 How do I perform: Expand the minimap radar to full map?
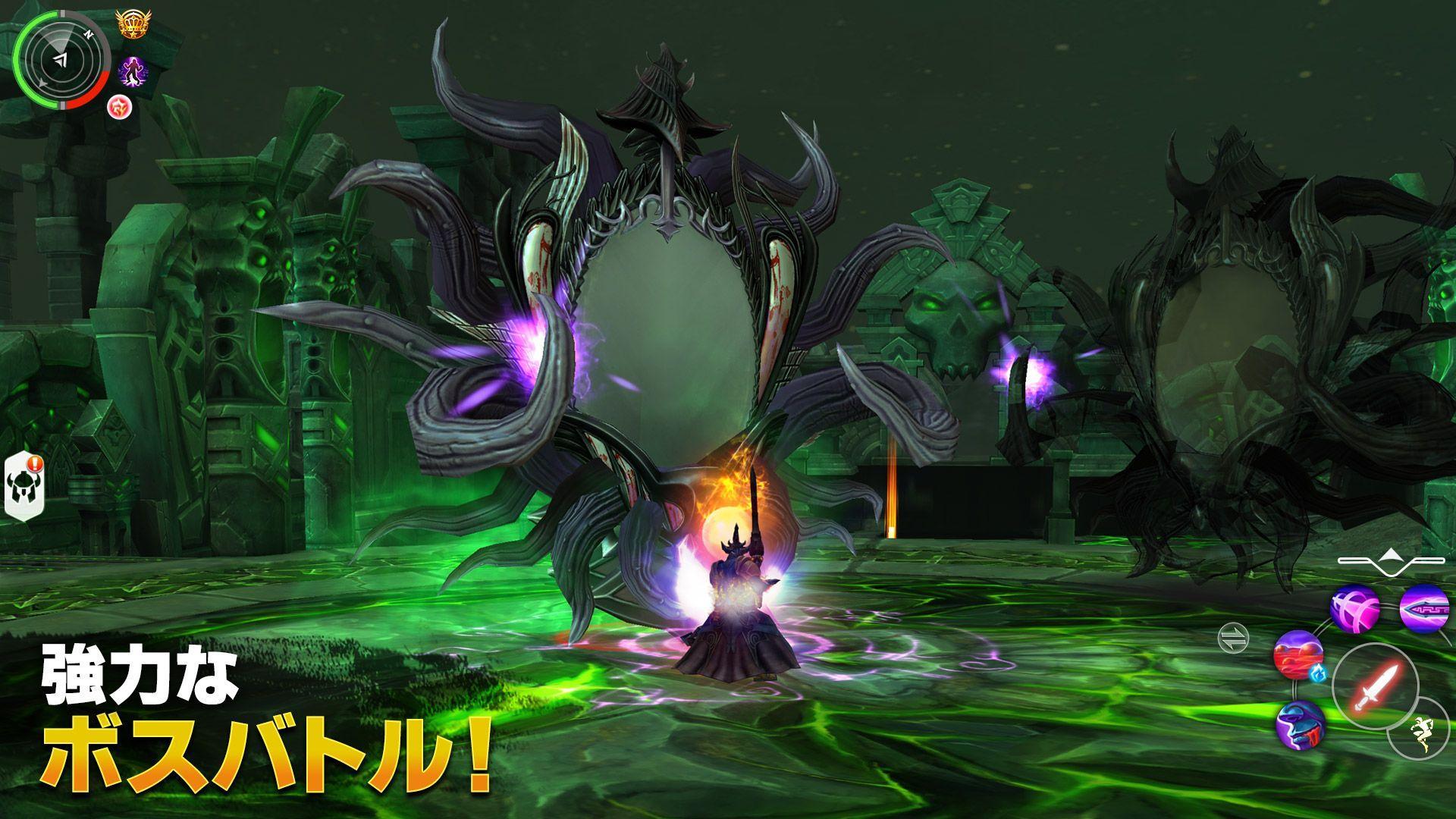click(61, 61)
